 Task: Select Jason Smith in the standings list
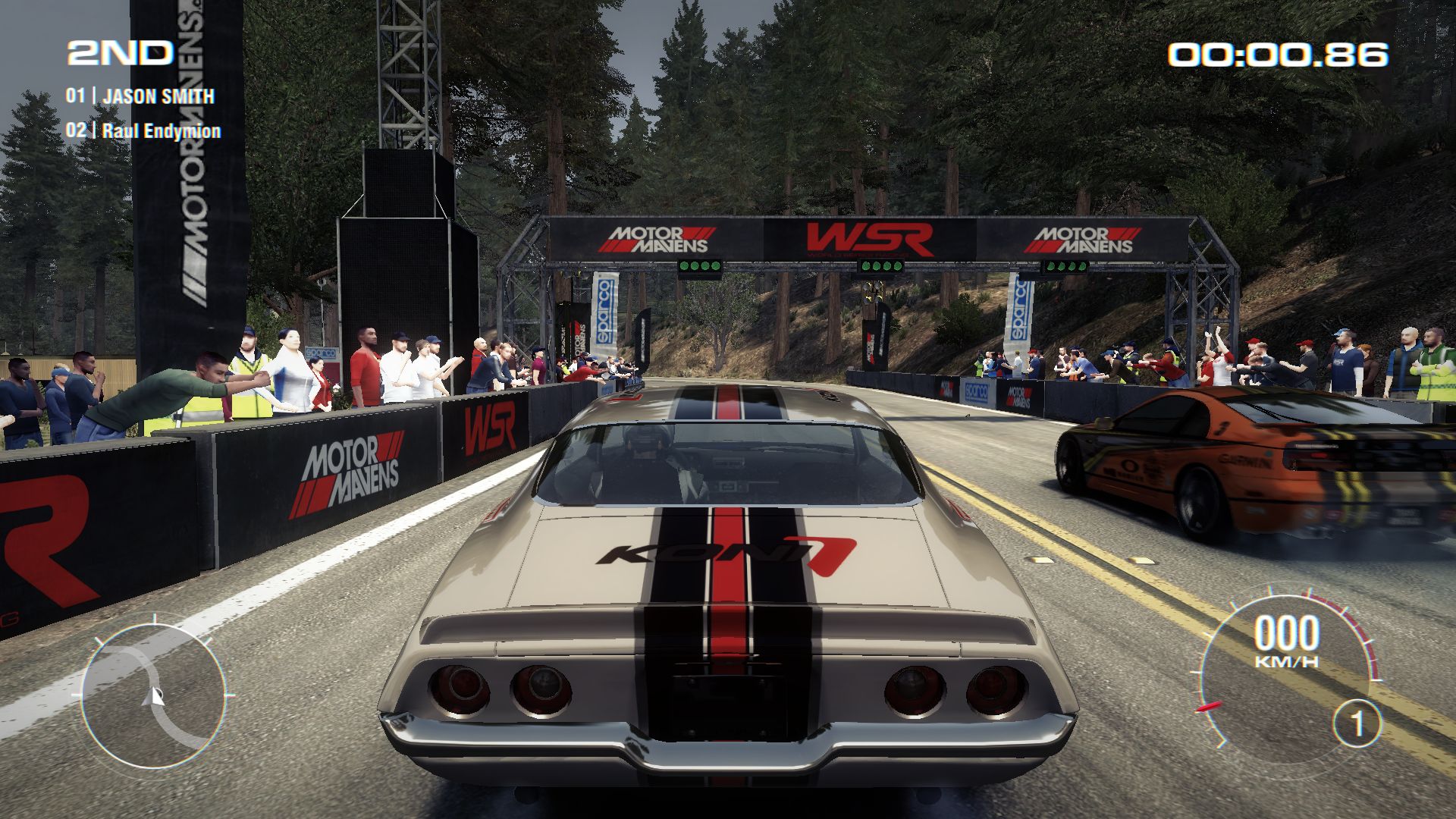click(158, 96)
